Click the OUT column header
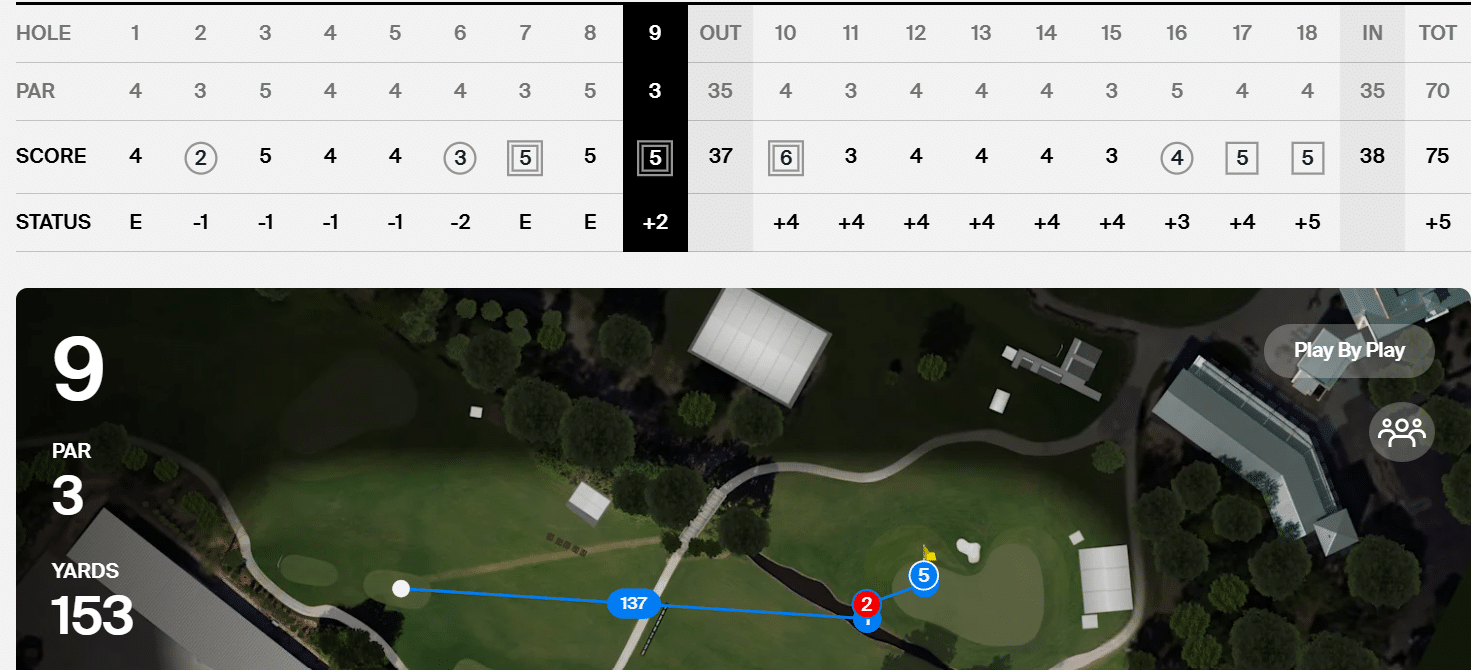The width and height of the screenshot is (1471, 670). point(720,33)
